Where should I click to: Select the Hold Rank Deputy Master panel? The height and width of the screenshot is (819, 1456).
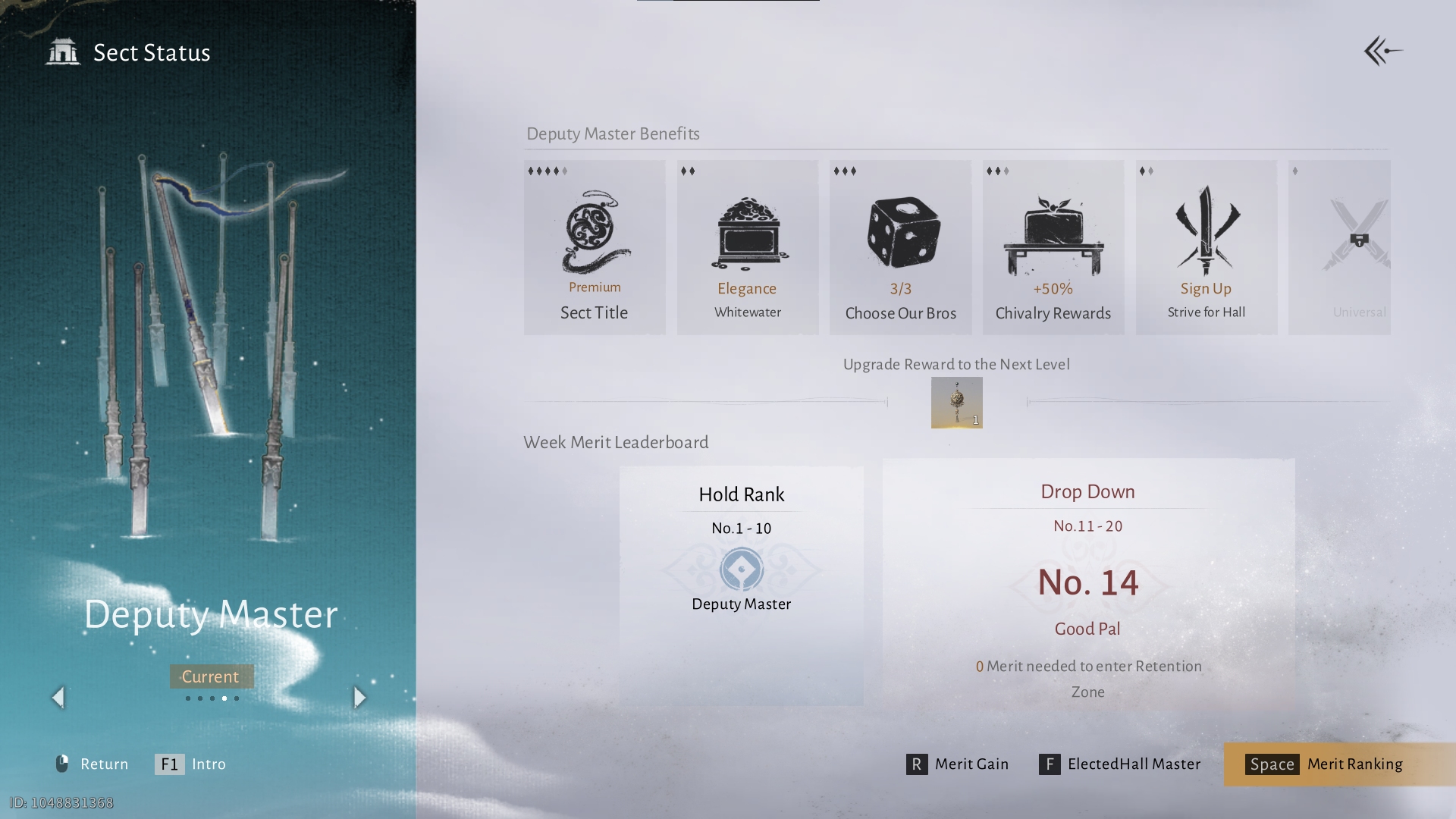click(x=741, y=585)
